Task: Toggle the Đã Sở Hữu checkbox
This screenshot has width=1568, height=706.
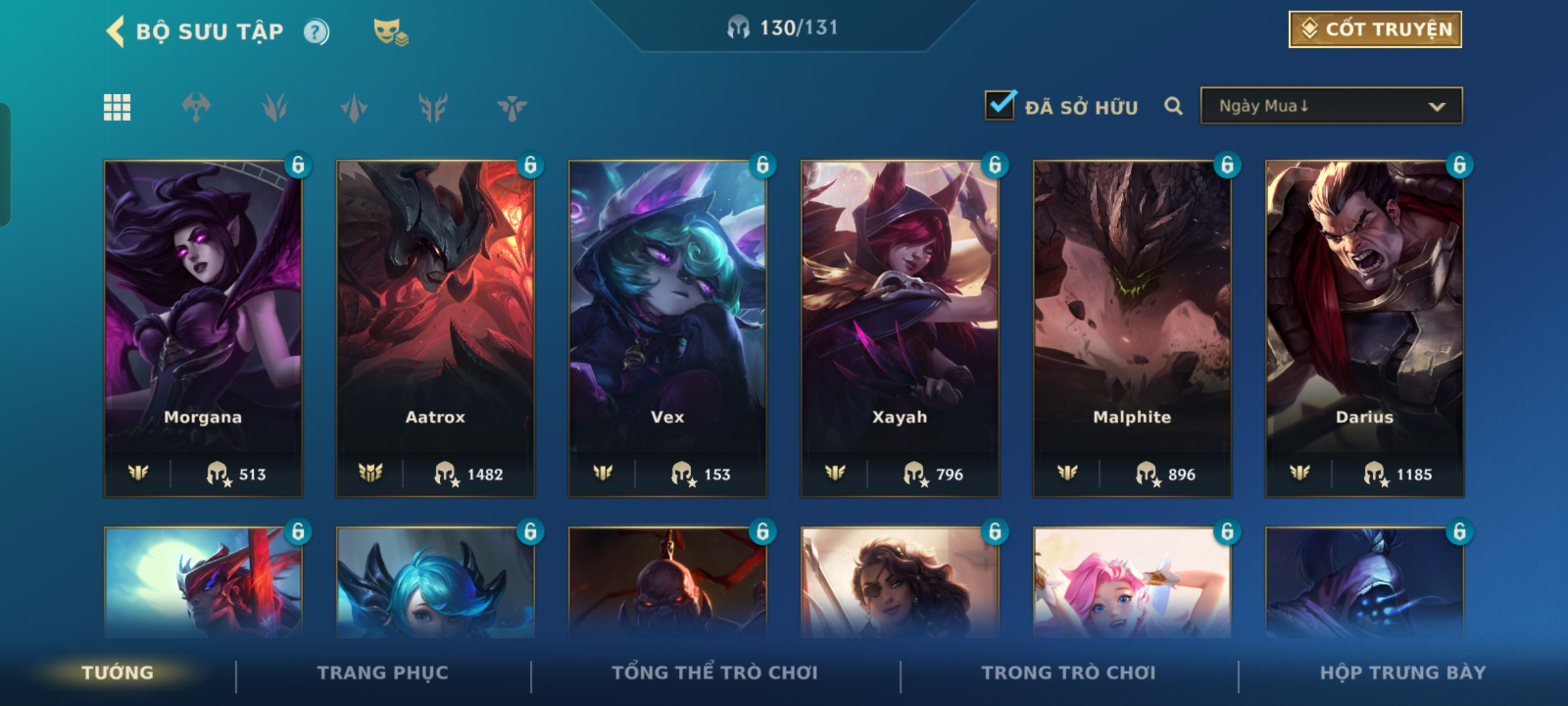Action: [x=1000, y=106]
